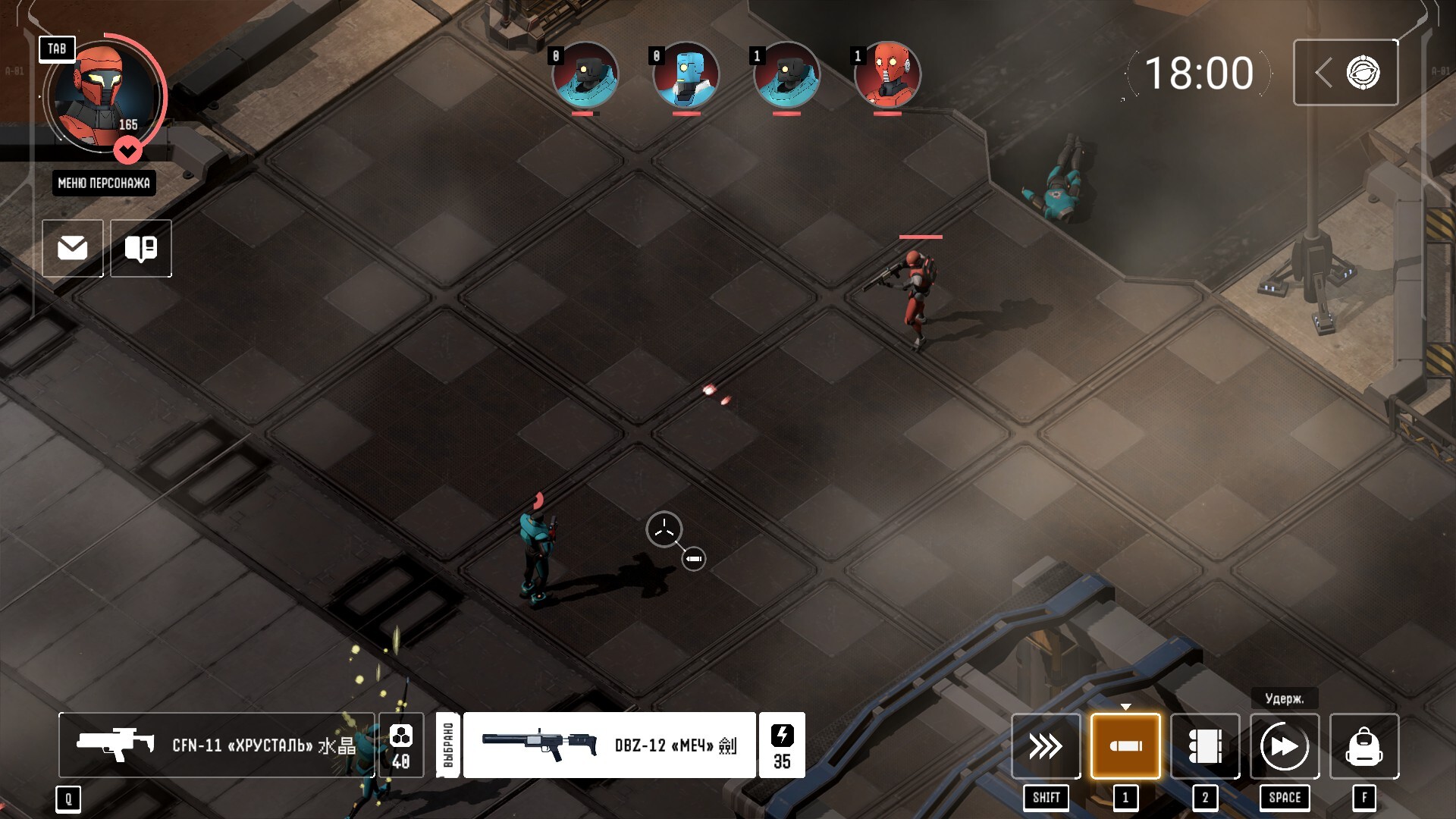Select the CFN-11 «Хрусталь» weapon slot

pos(217,745)
